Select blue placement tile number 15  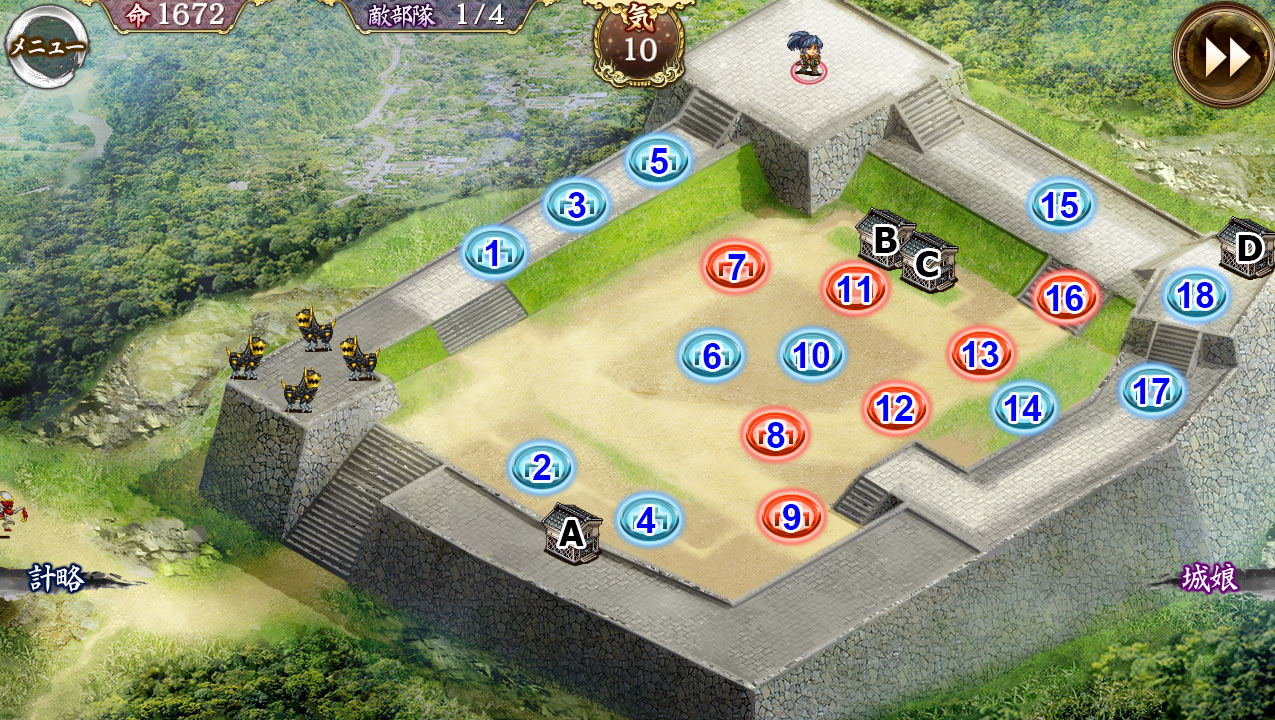coord(1061,206)
